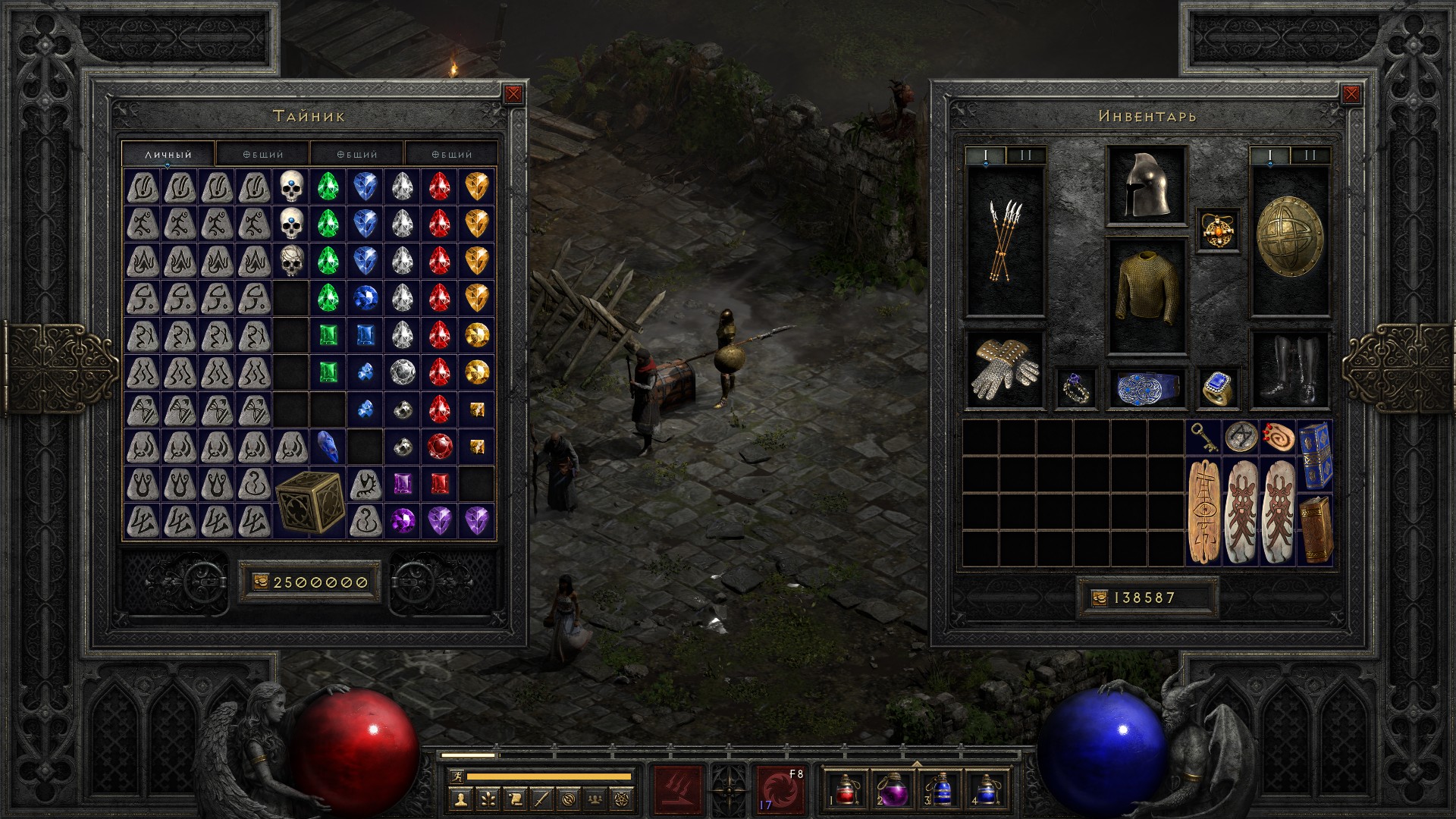Select the golden chain mail armor

pos(1146,296)
